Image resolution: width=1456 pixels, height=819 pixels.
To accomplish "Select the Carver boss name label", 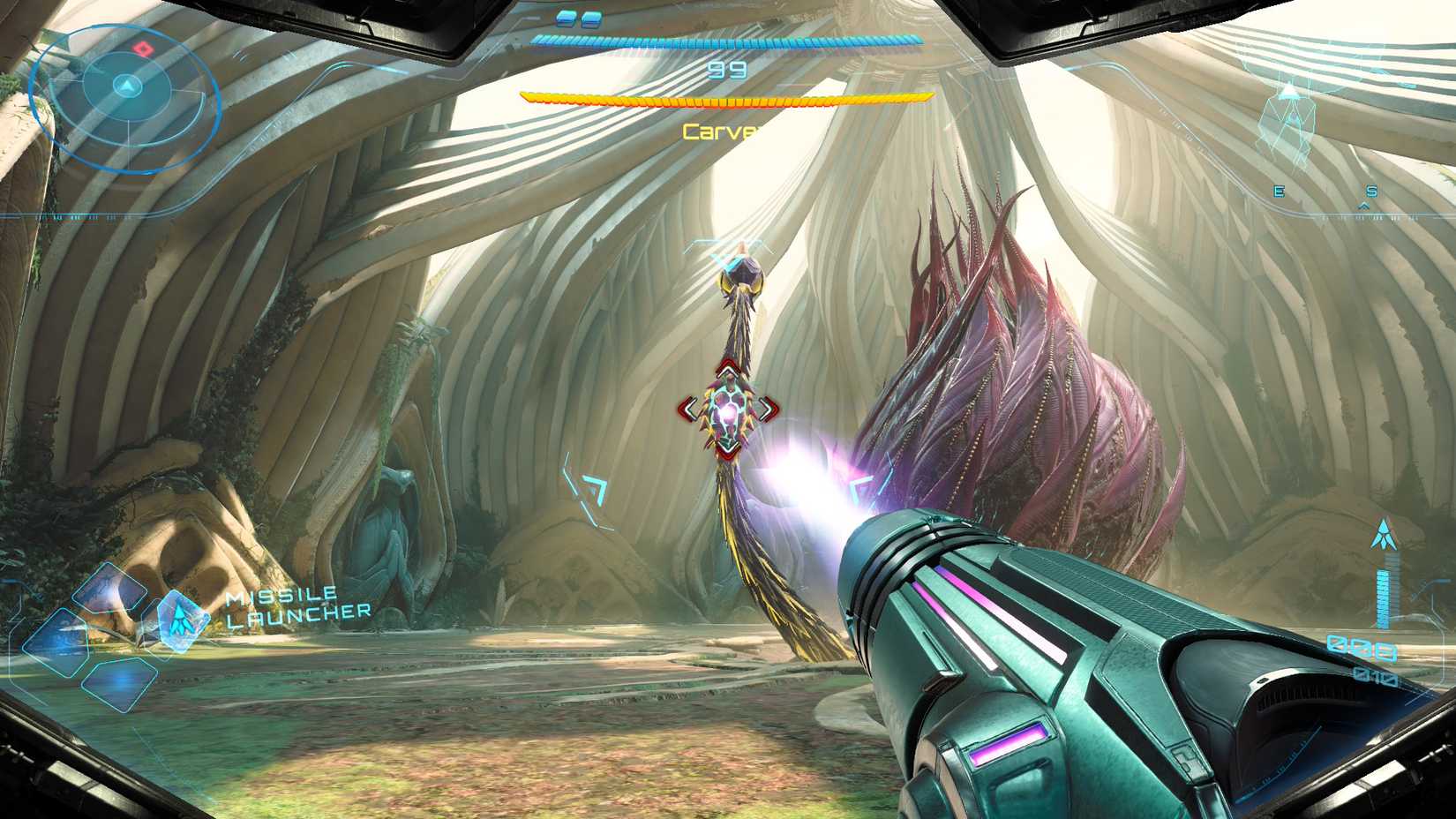I will [x=717, y=132].
